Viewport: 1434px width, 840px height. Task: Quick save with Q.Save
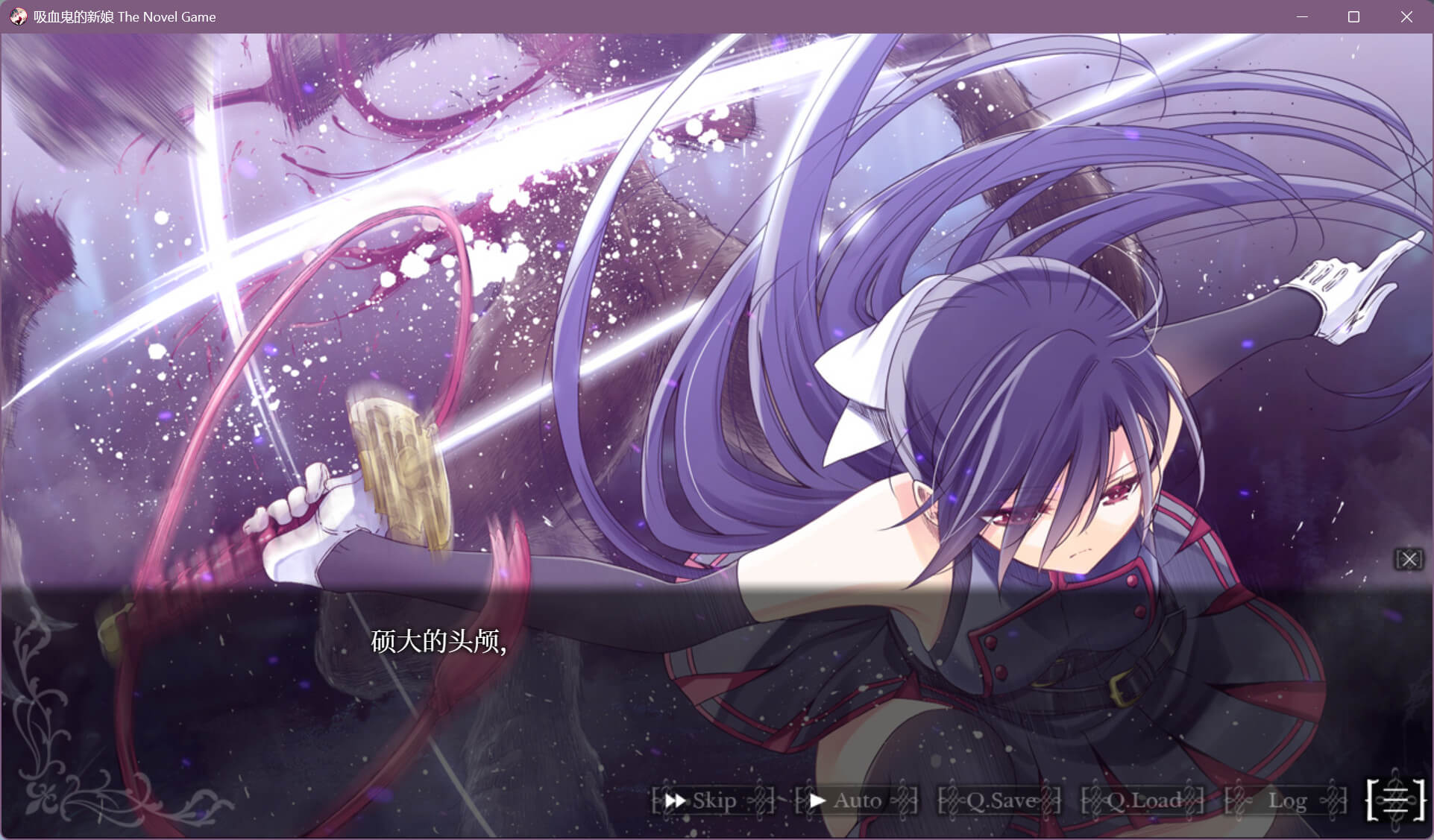[999, 800]
